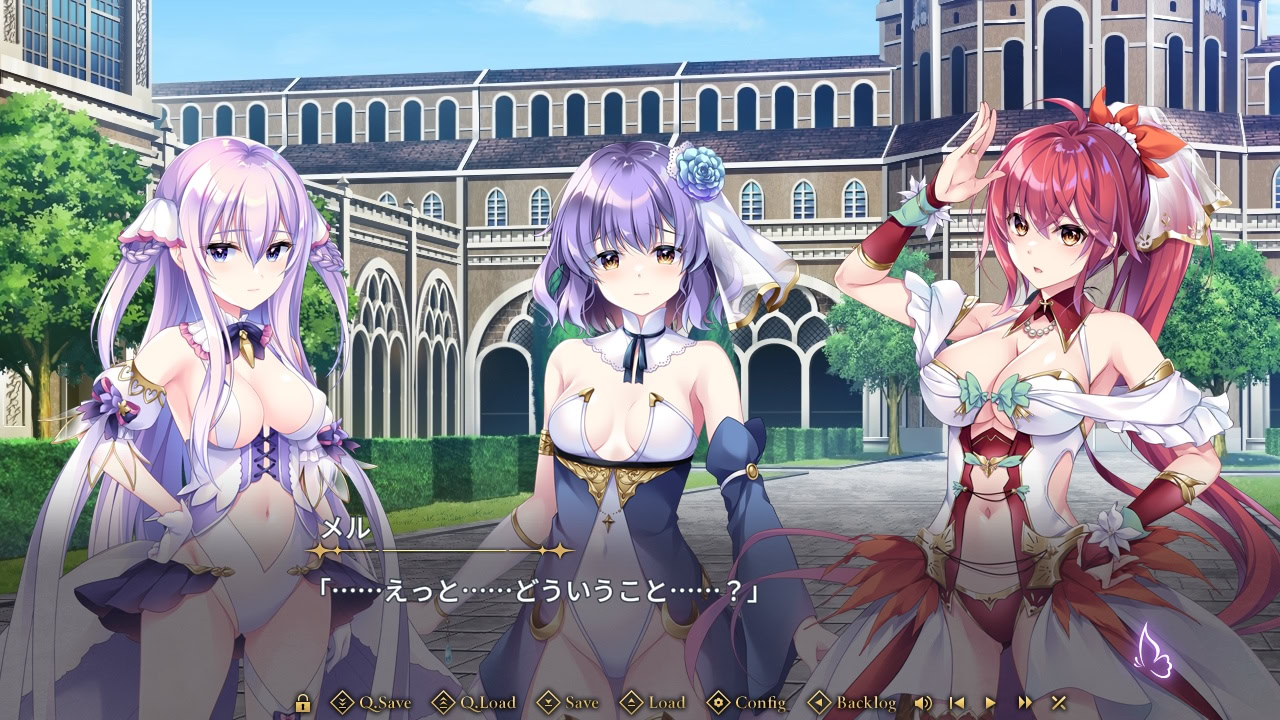Enable auto-read mode with the play arrow
Image resolution: width=1280 pixels, height=720 pixels.
989,703
